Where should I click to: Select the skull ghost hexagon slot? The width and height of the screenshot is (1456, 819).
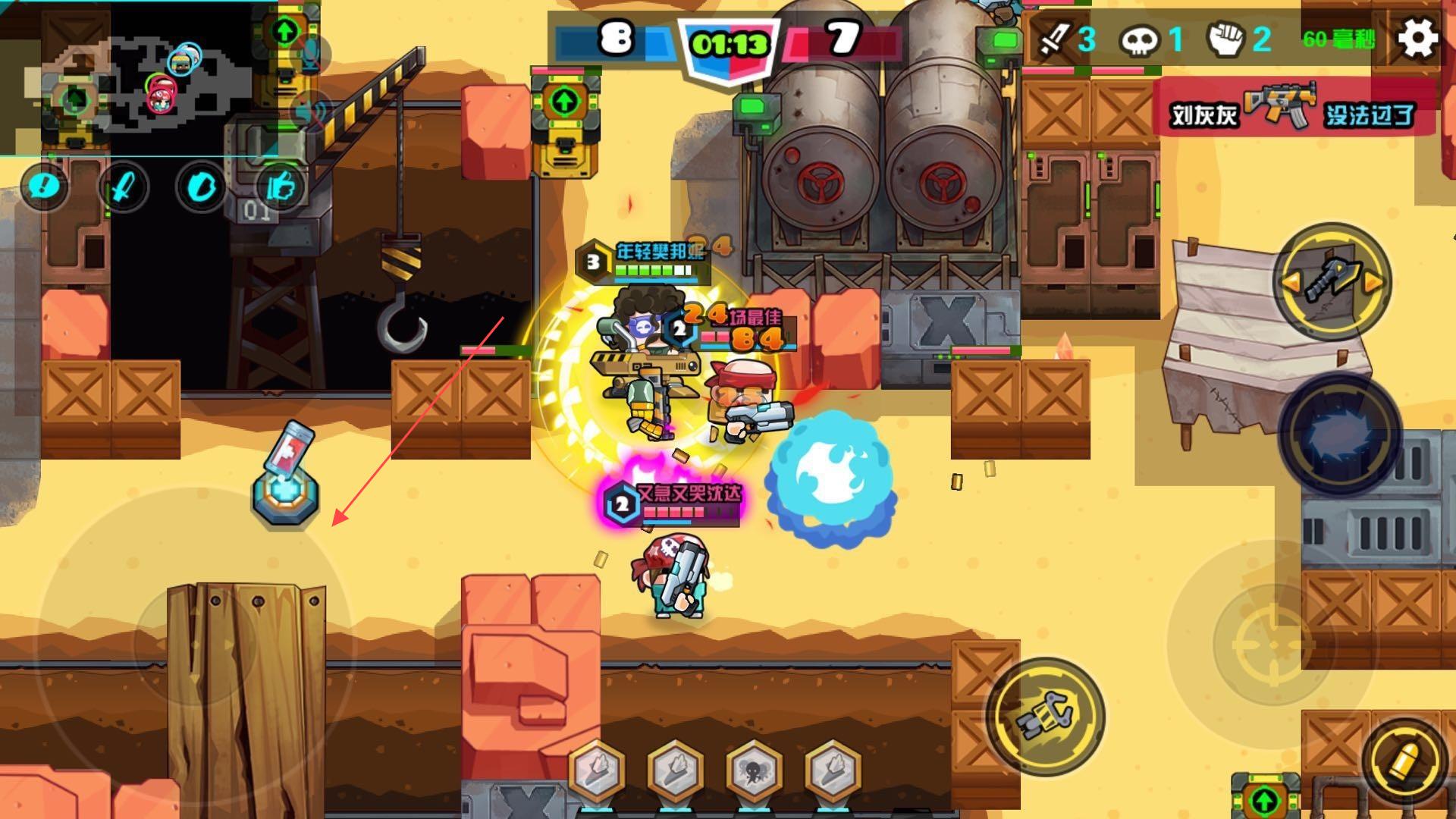tap(754, 771)
